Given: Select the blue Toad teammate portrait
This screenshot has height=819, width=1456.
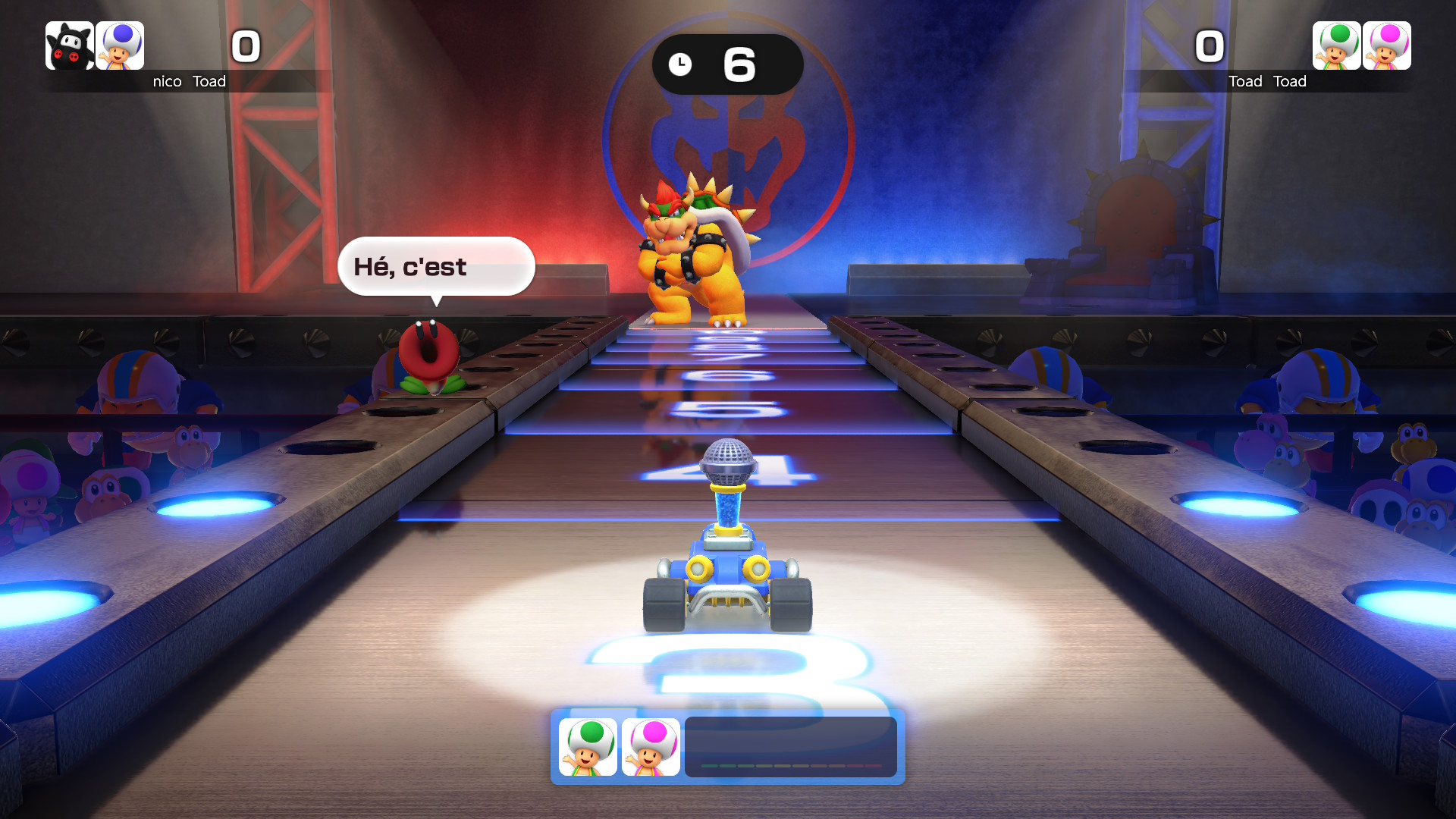Looking at the screenshot, I should (120, 45).
